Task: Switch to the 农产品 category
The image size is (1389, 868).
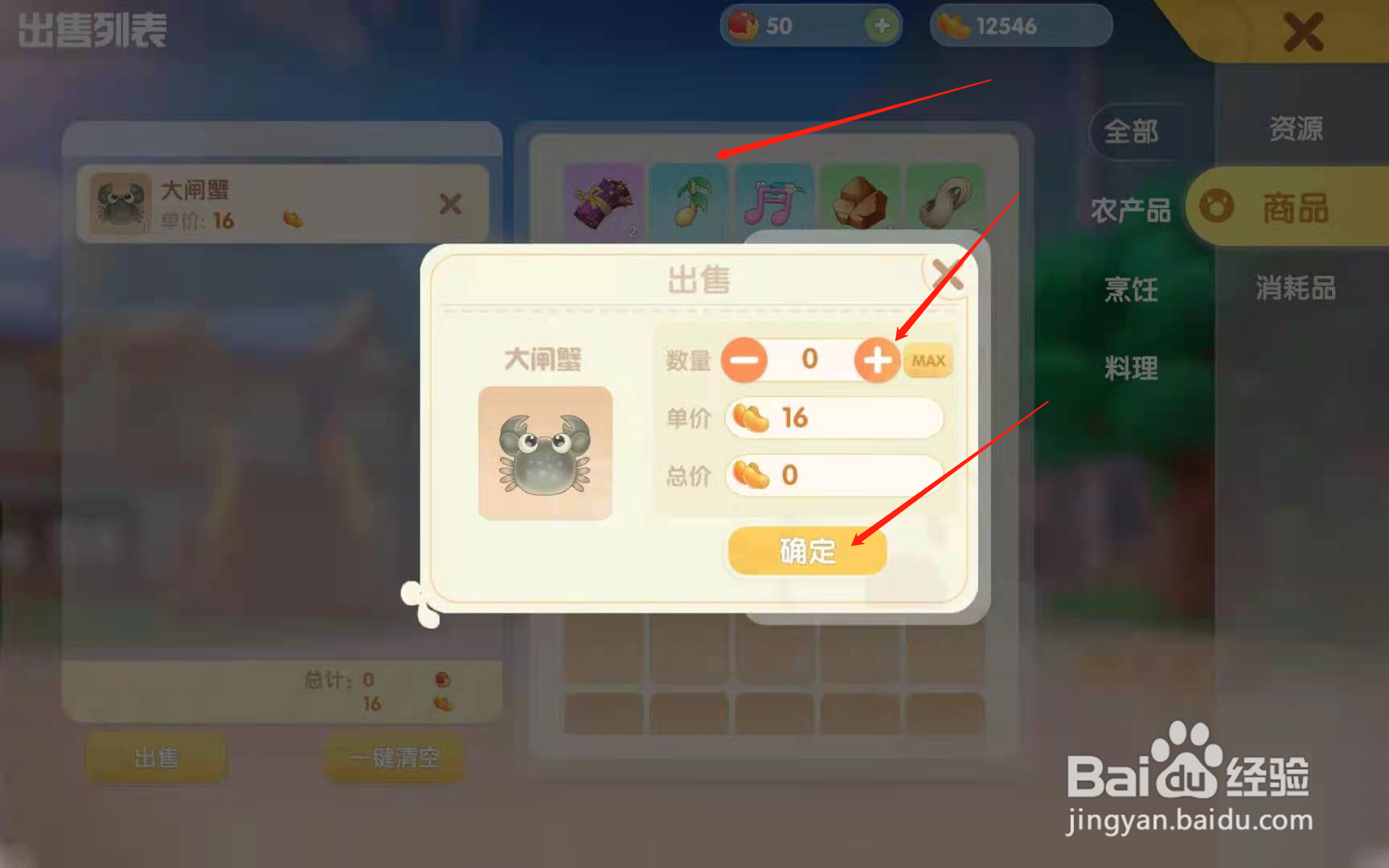Action: (1130, 209)
